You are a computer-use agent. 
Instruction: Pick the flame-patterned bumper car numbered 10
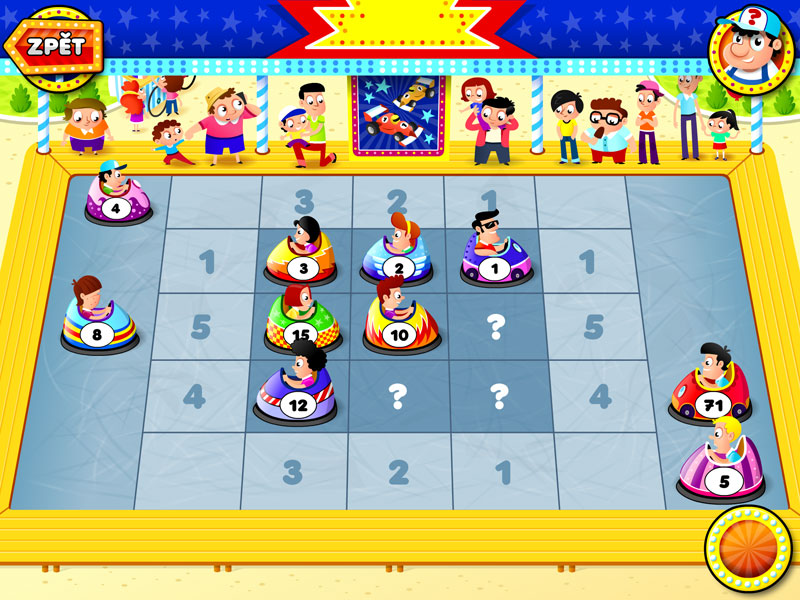[399, 324]
